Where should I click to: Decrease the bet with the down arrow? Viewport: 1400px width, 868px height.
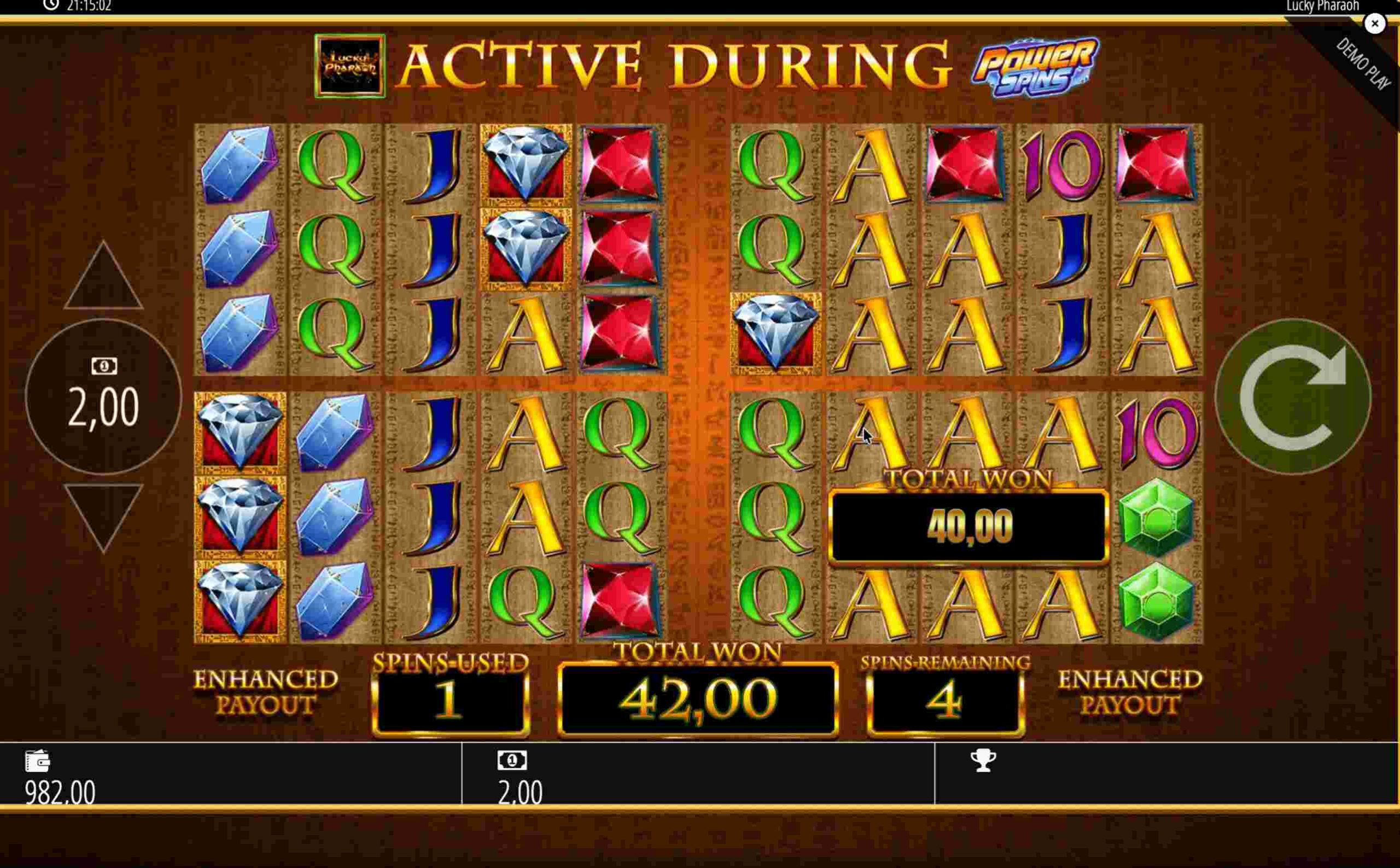[103, 514]
